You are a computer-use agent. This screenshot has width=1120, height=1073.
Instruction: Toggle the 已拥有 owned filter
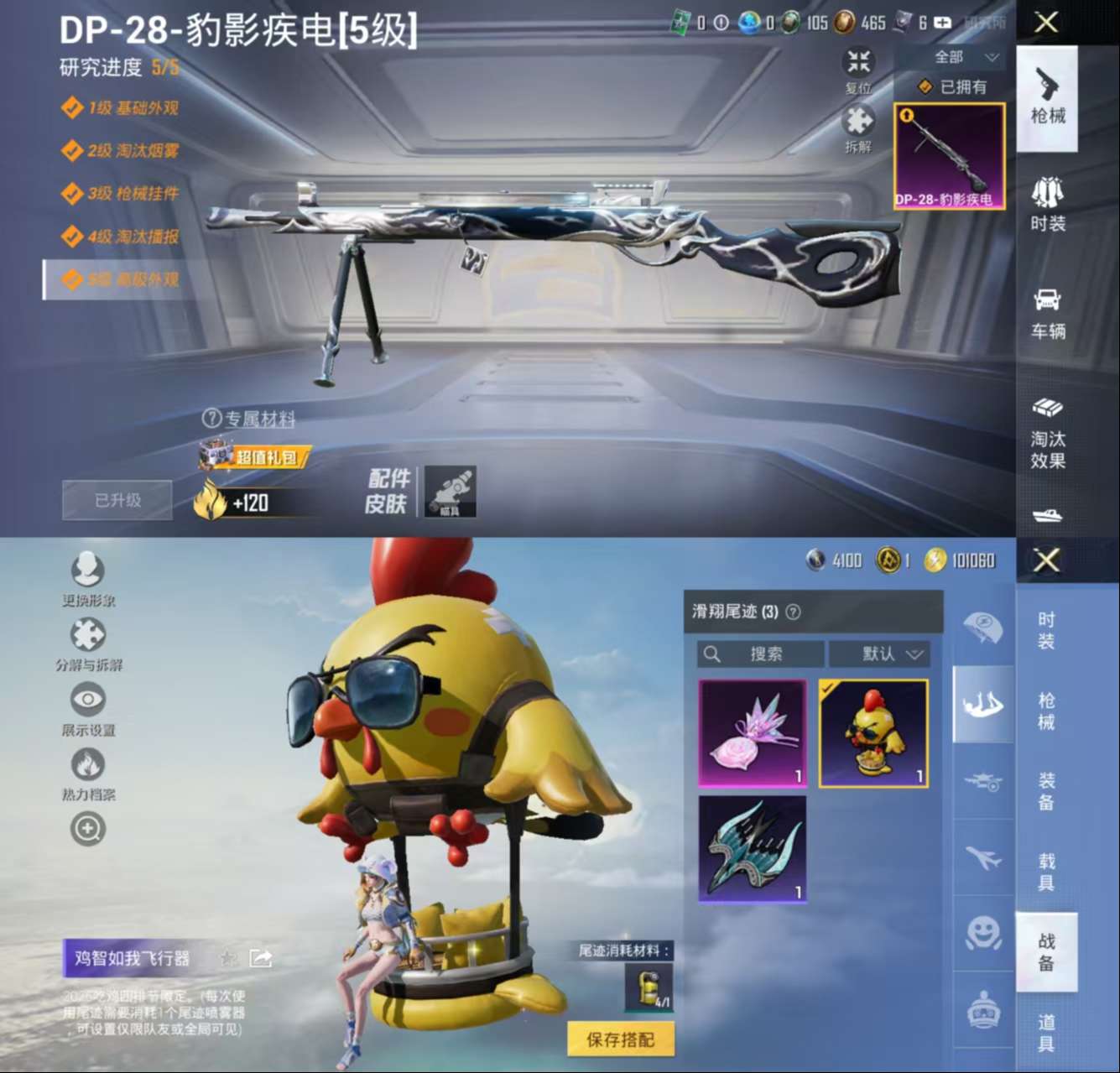point(951,86)
